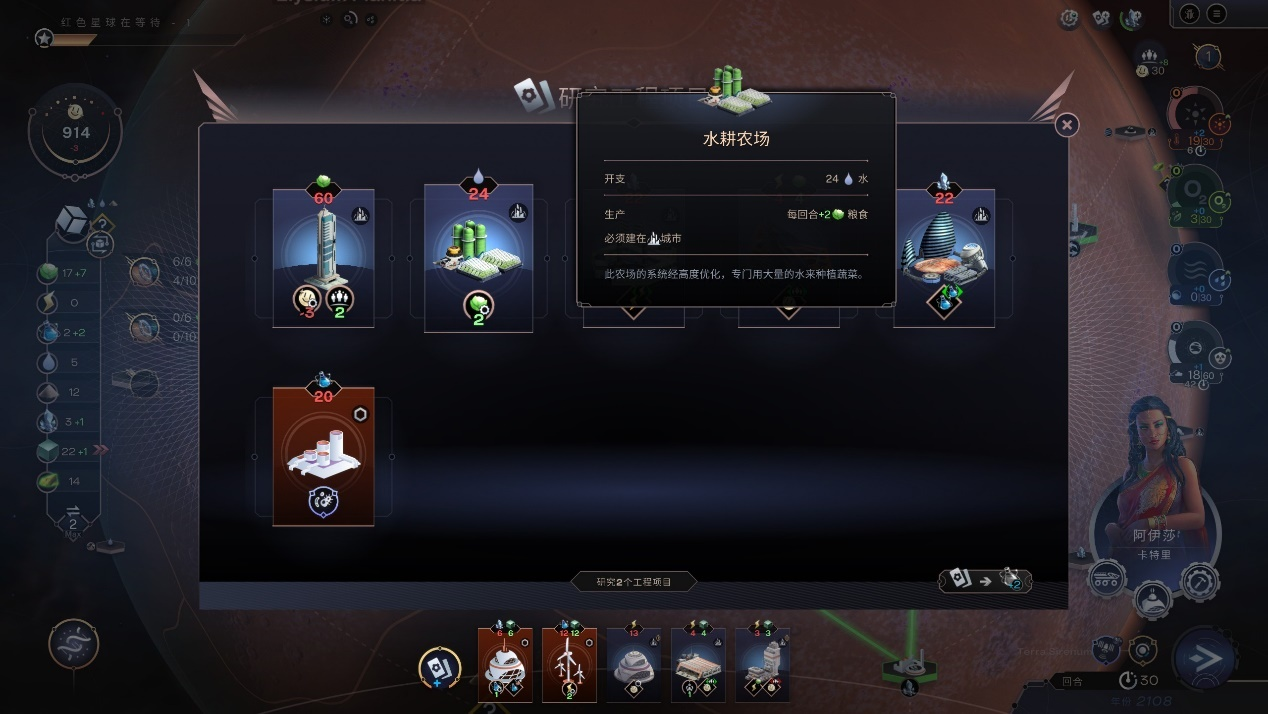Viewport: 1268px width, 714px height.
Task: Pick the hangar building card in hand
Action: 698,666
